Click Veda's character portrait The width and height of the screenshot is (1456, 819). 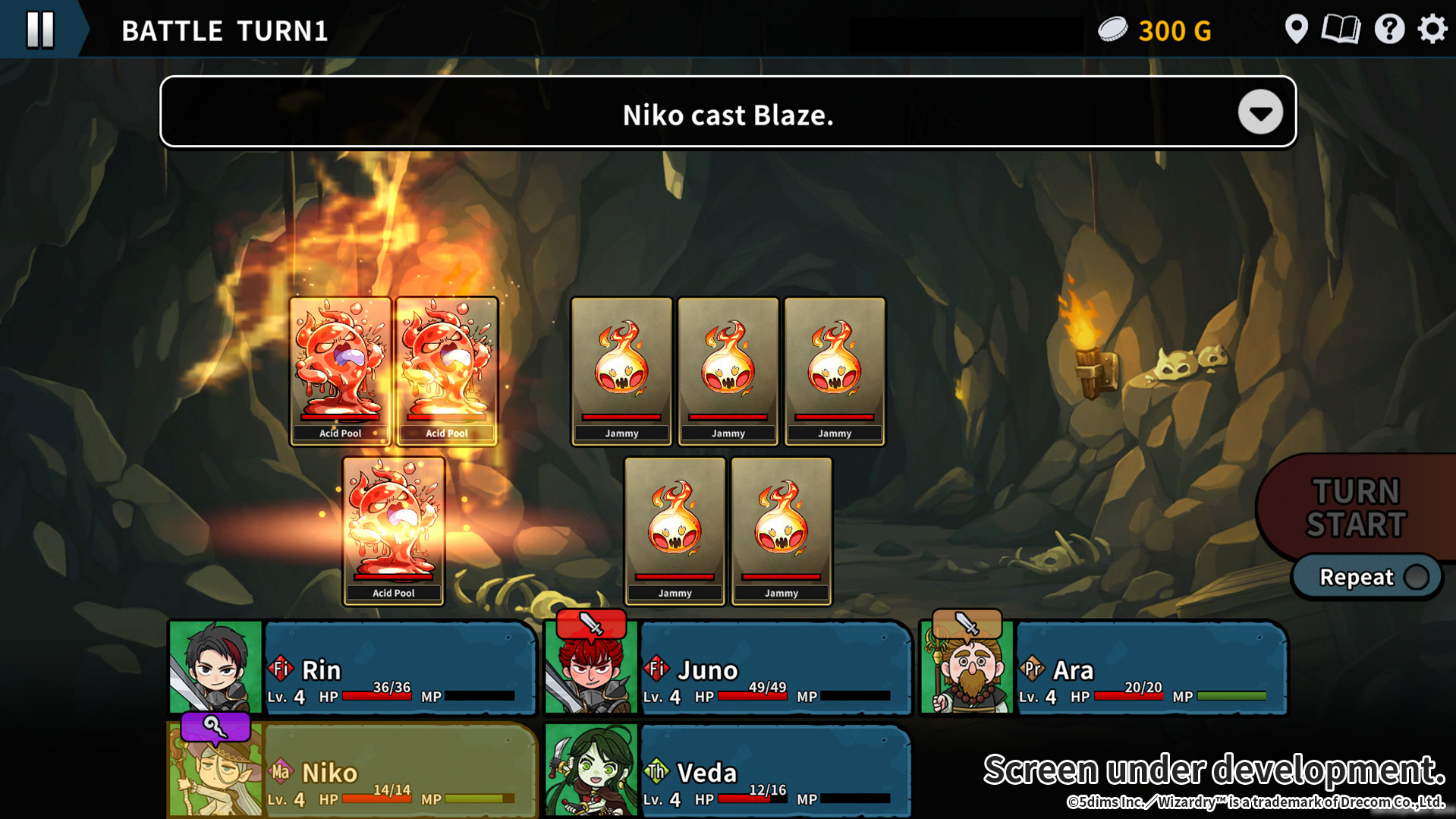click(591, 770)
